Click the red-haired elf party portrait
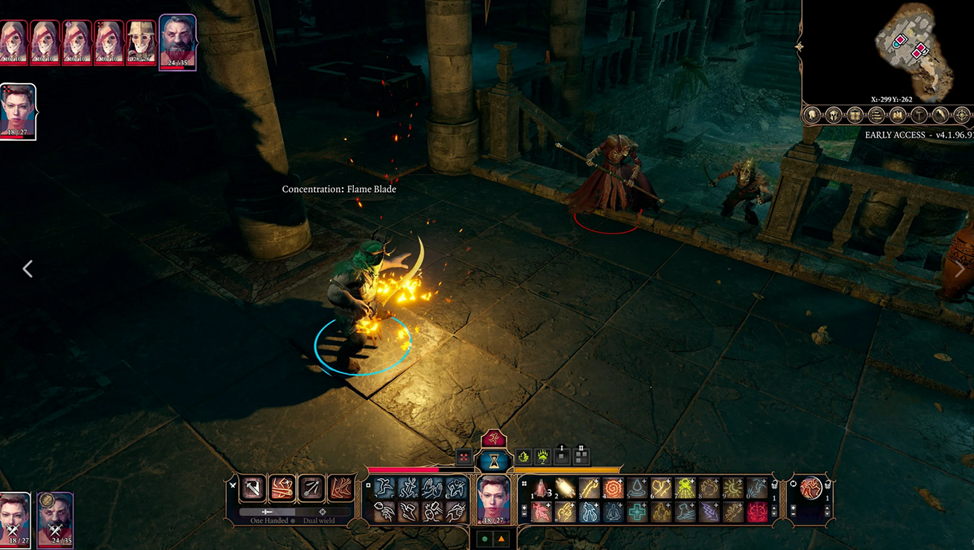The width and height of the screenshot is (974, 550). coord(18,110)
